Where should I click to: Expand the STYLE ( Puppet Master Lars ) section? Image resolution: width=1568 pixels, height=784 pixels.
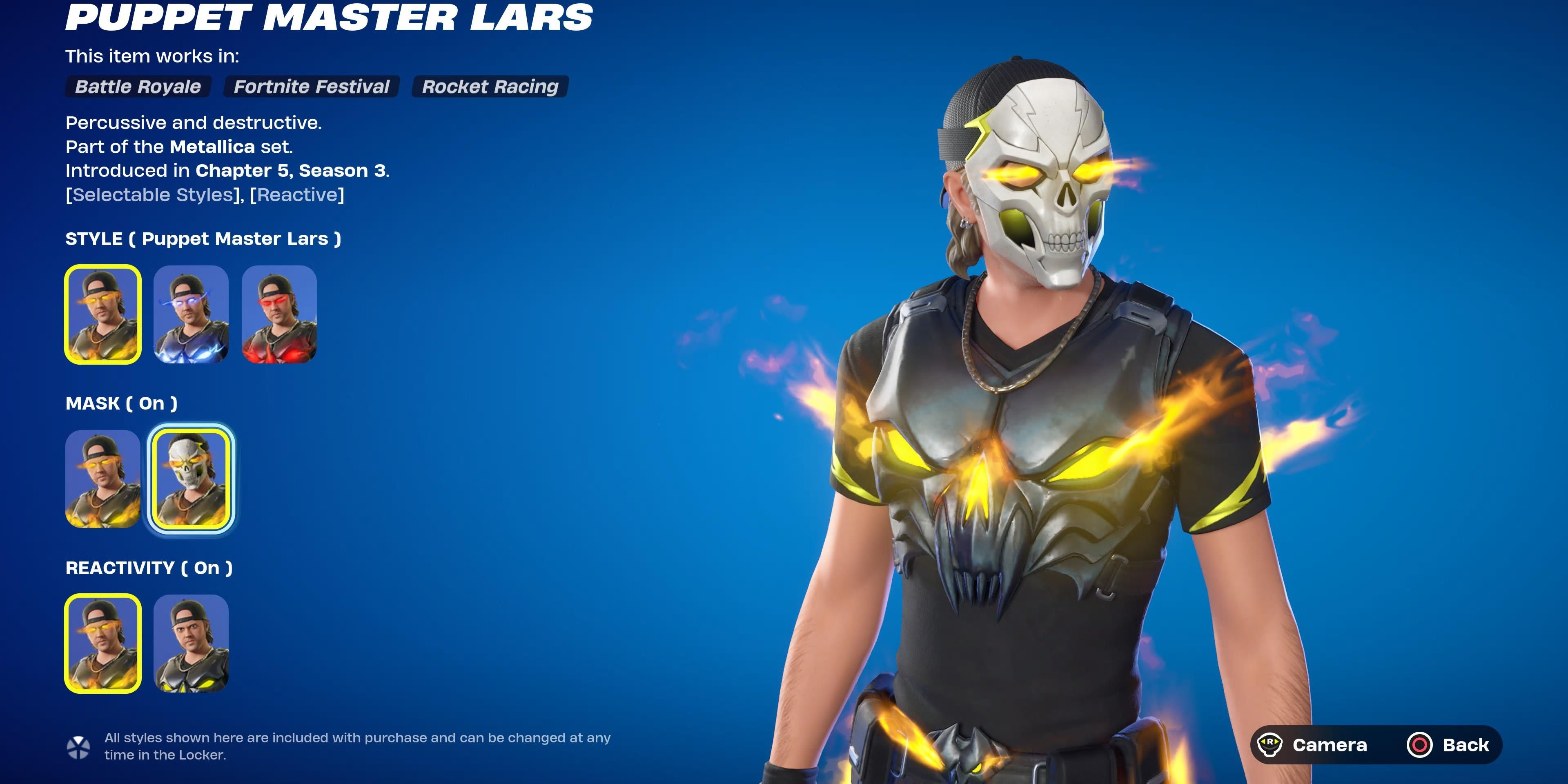(x=203, y=238)
